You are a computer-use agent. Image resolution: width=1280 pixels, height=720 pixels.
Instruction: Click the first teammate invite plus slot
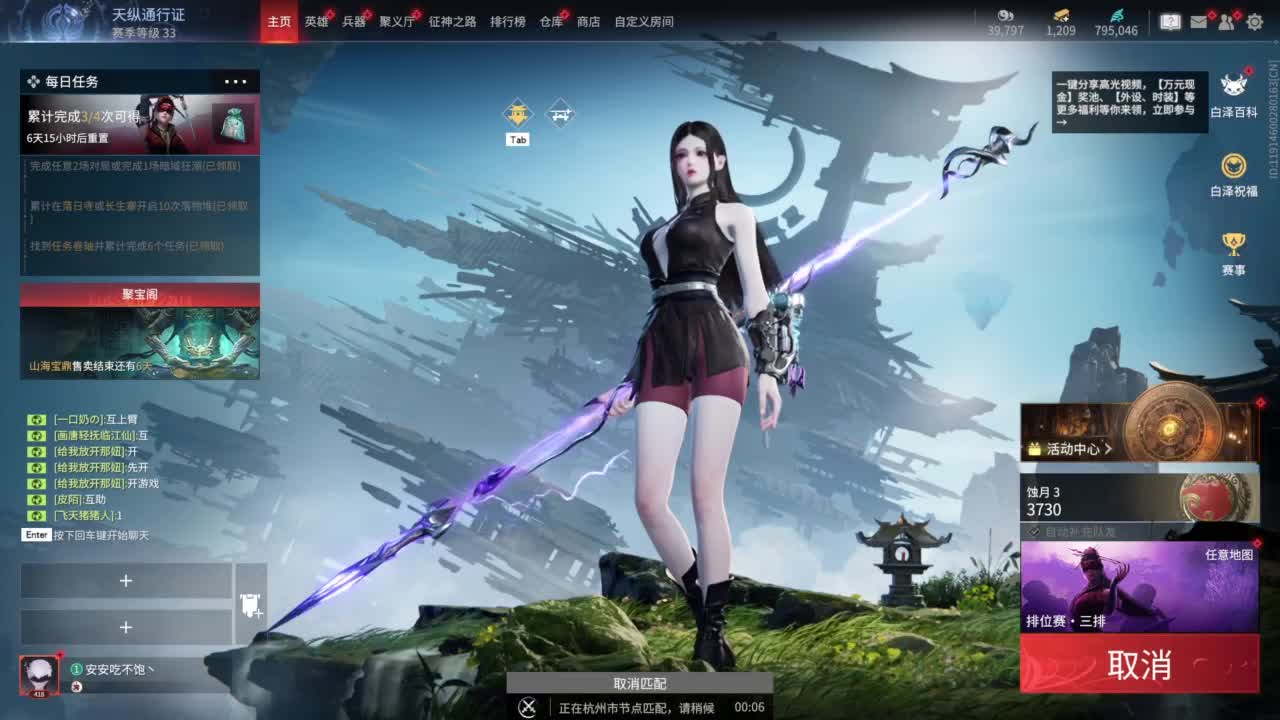click(x=127, y=580)
